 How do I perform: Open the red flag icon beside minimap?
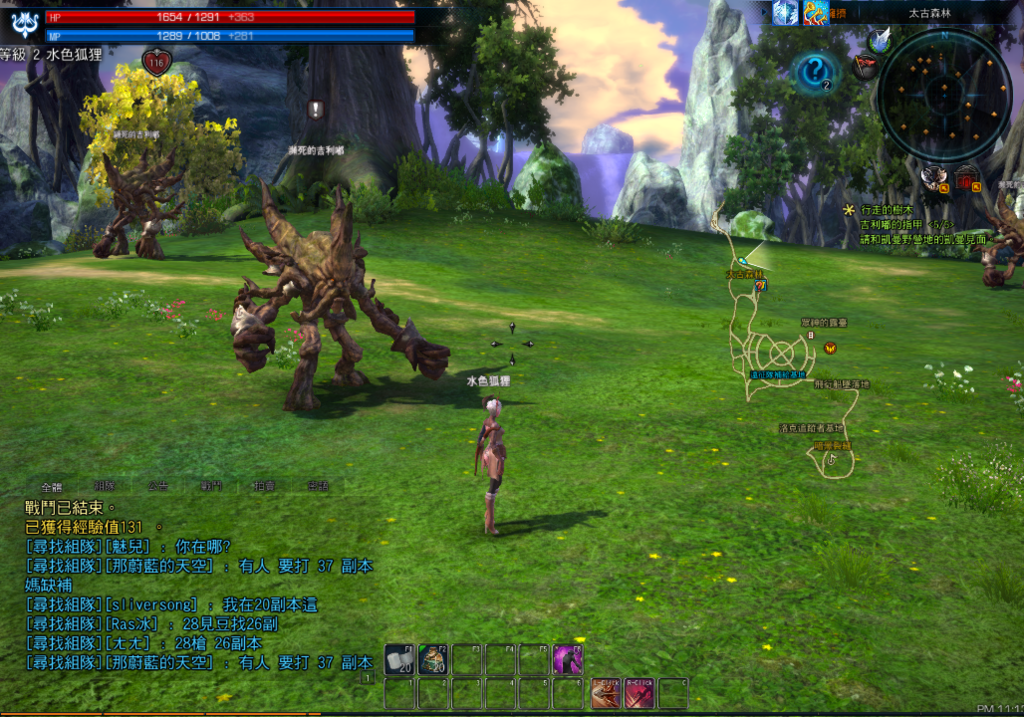click(x=865, y=66)
